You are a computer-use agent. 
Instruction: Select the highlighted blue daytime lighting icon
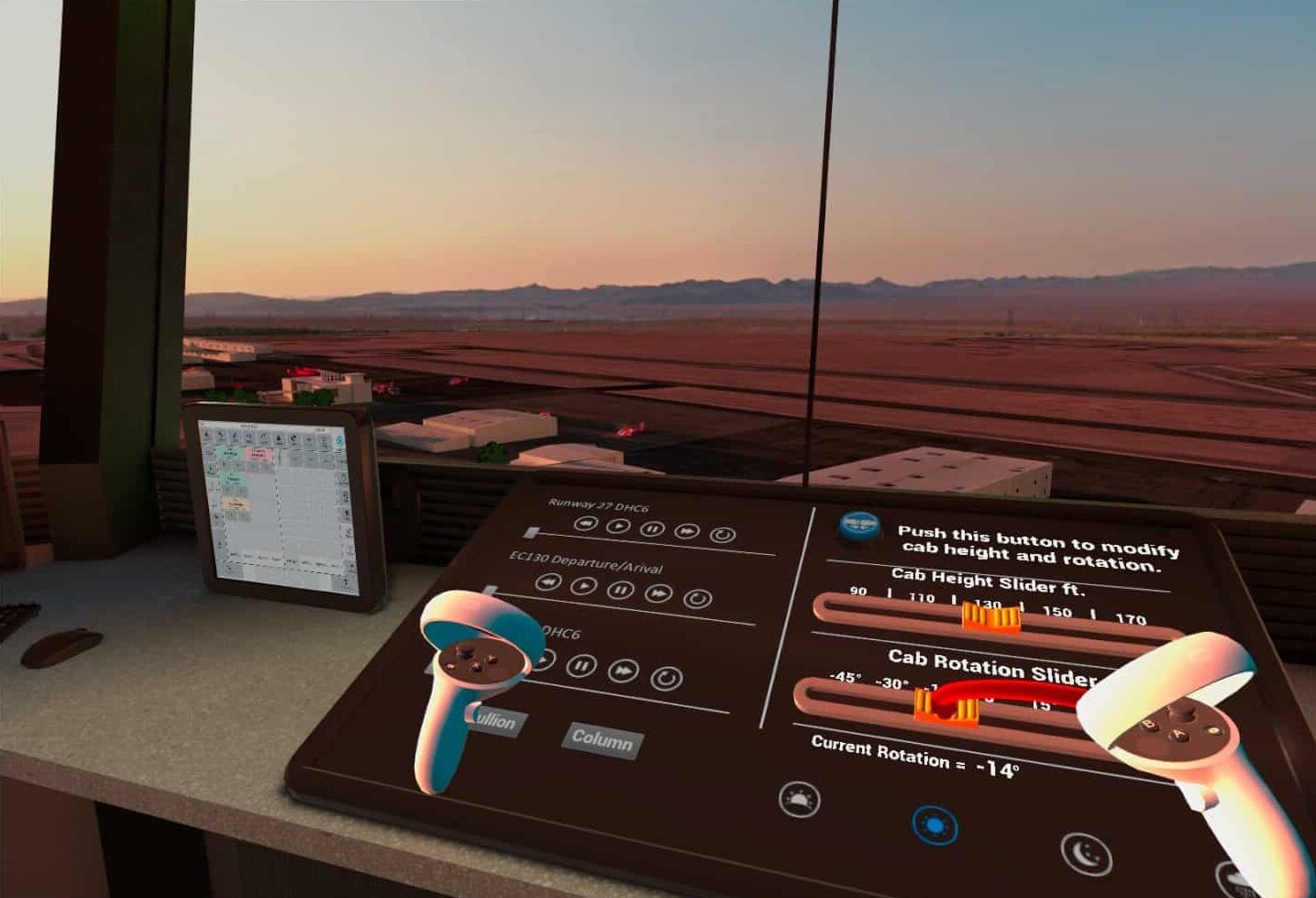(936, 825)
